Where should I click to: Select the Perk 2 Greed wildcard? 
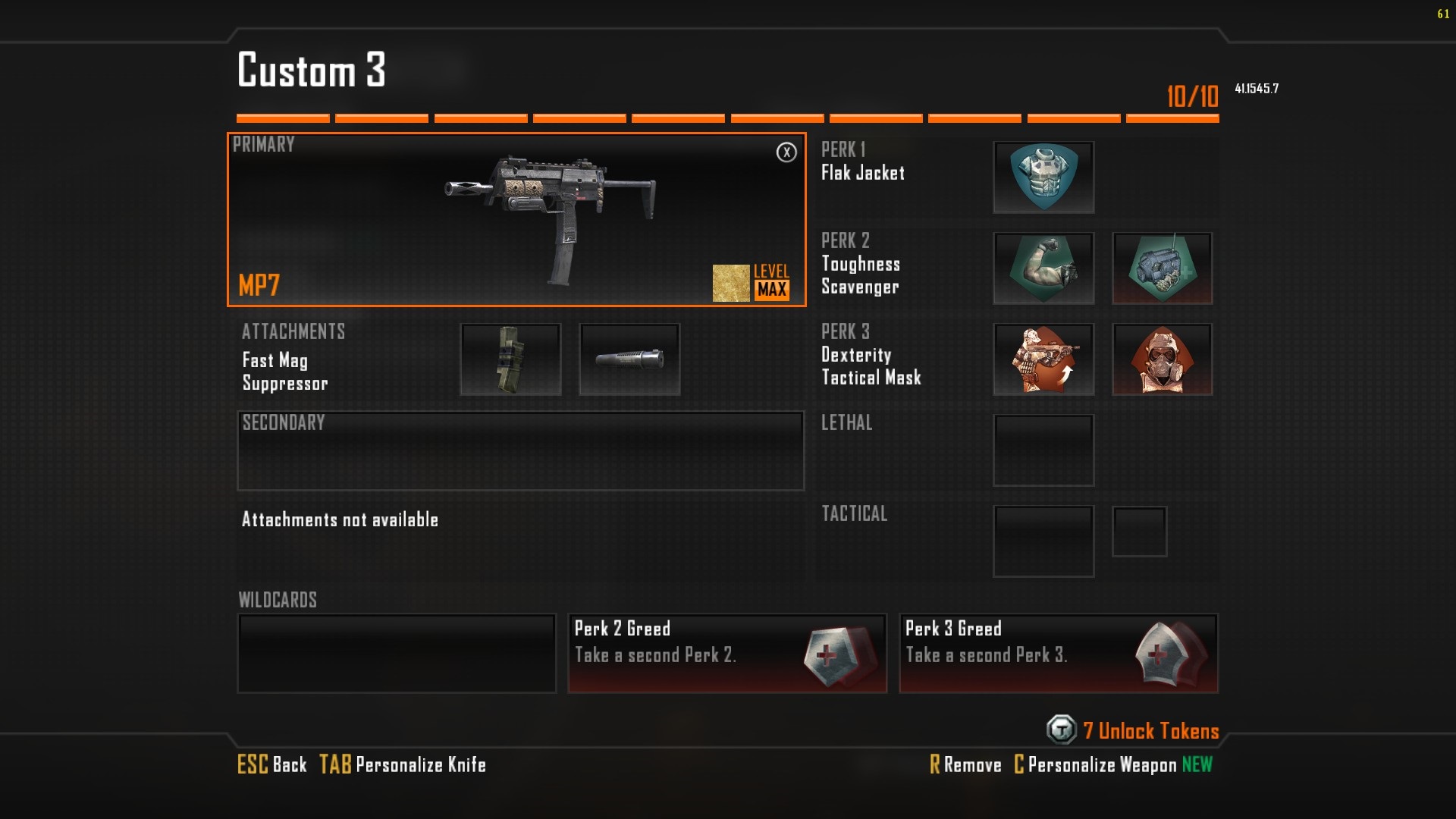(x=727, y=653)
